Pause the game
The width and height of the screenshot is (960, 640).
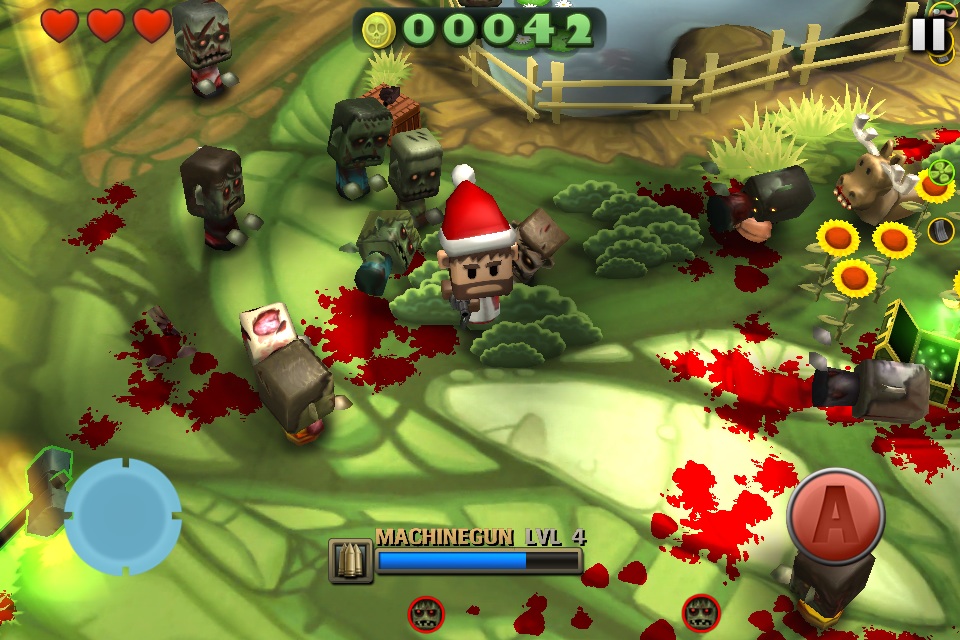[928, 34]
